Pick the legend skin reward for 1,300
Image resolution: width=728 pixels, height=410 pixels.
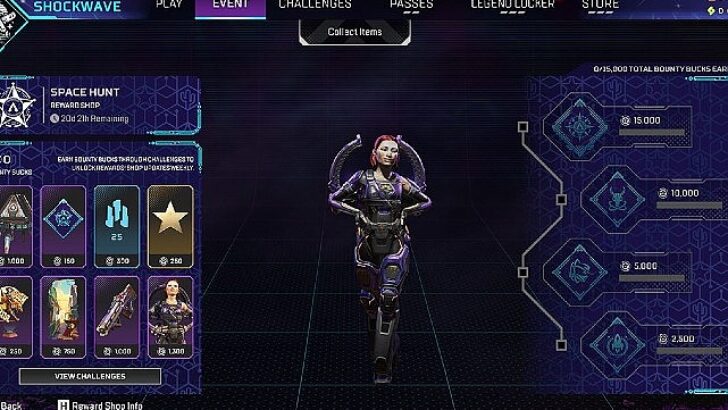[x=170, y=316]
